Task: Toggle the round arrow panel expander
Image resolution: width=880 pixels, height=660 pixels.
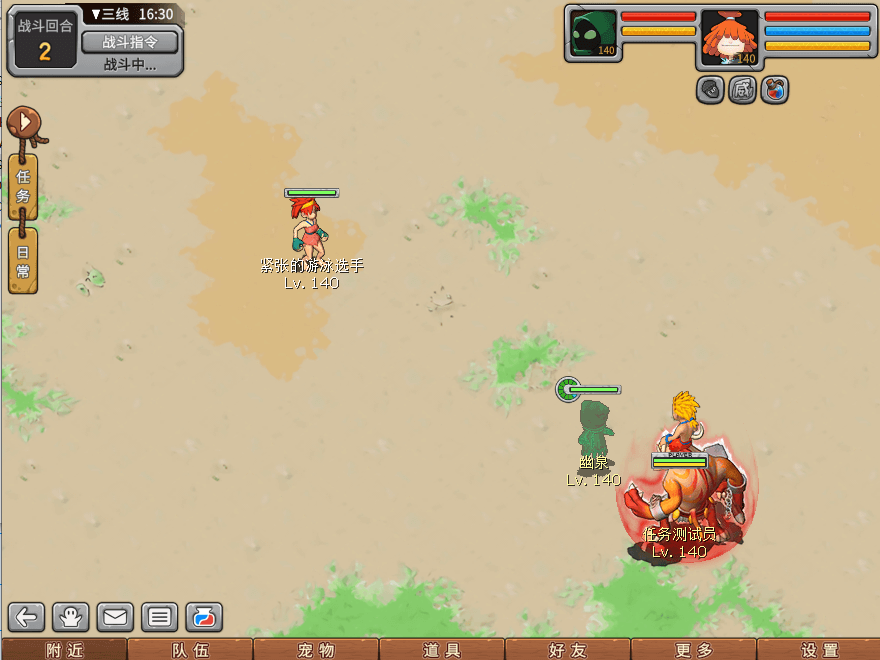Action: coord(24,123)
